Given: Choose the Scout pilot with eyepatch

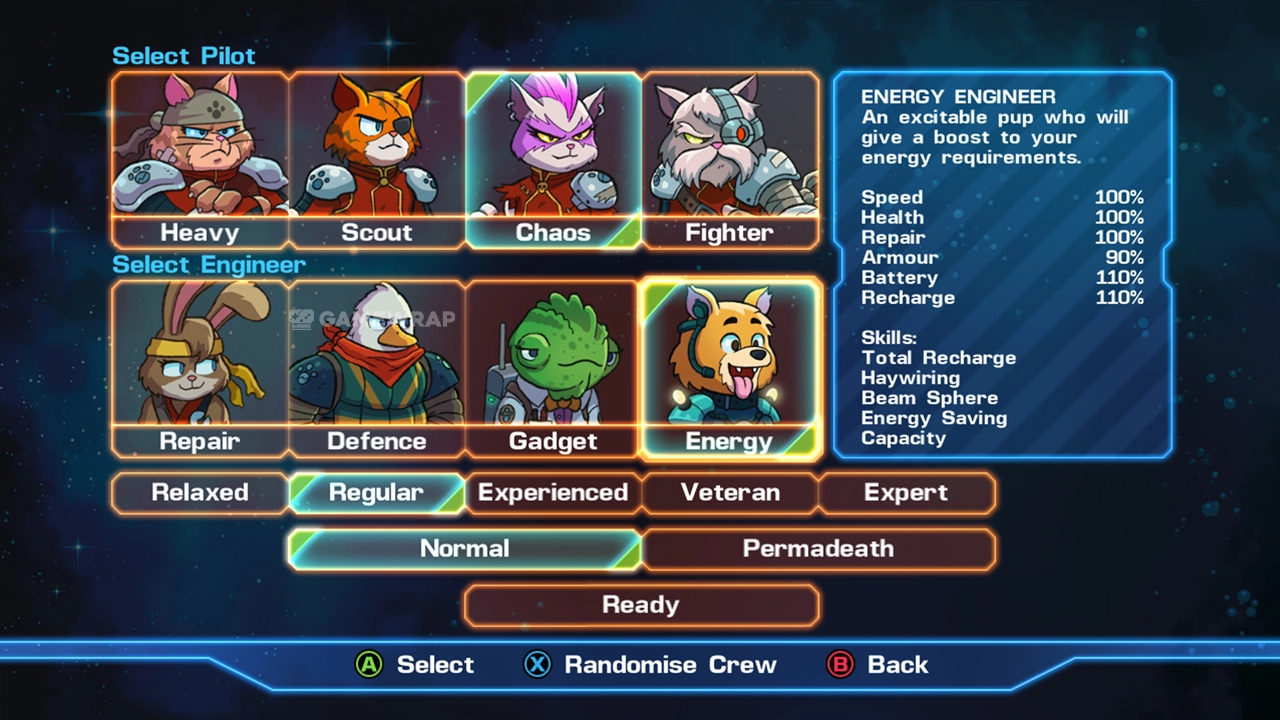Looking at the screenshot, I should pos(377,160).
